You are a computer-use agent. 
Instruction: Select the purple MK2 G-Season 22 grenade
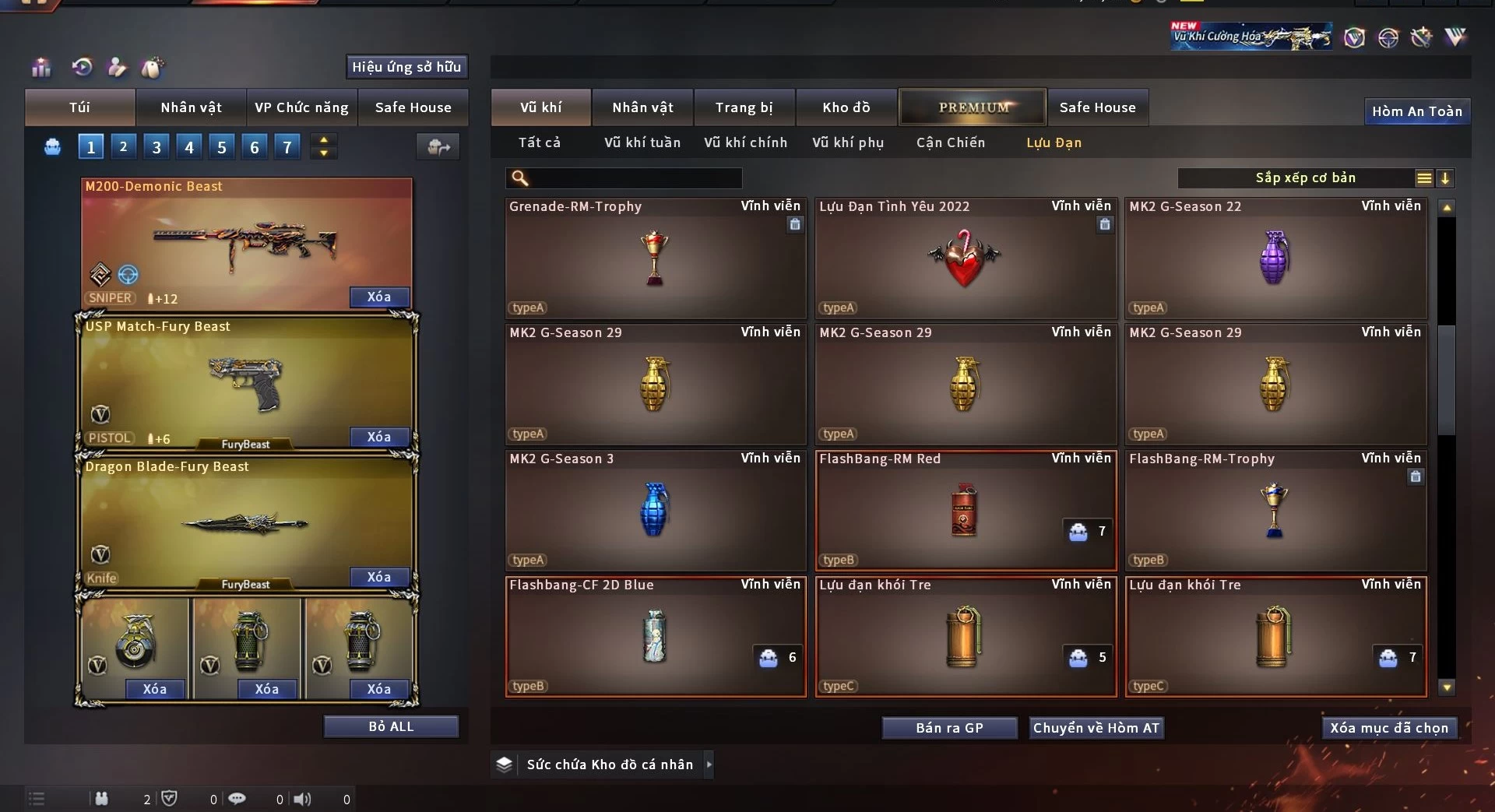point(1275,258)
